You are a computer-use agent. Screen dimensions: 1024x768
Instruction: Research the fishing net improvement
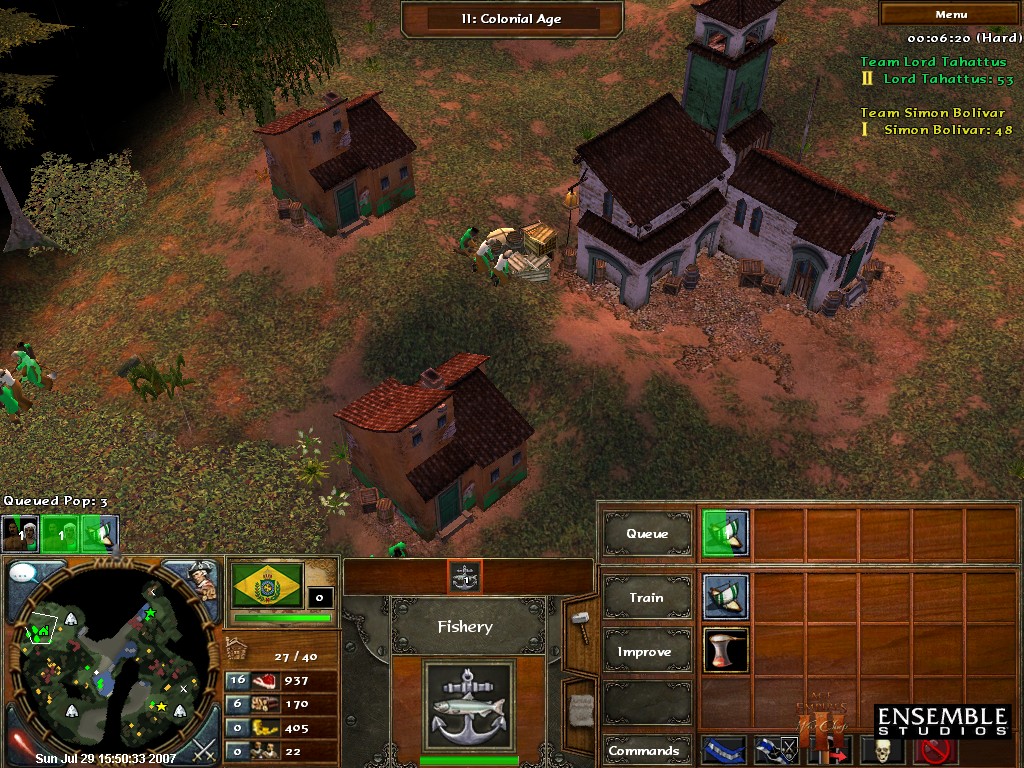pyautogui.click(x=726, y=651)
